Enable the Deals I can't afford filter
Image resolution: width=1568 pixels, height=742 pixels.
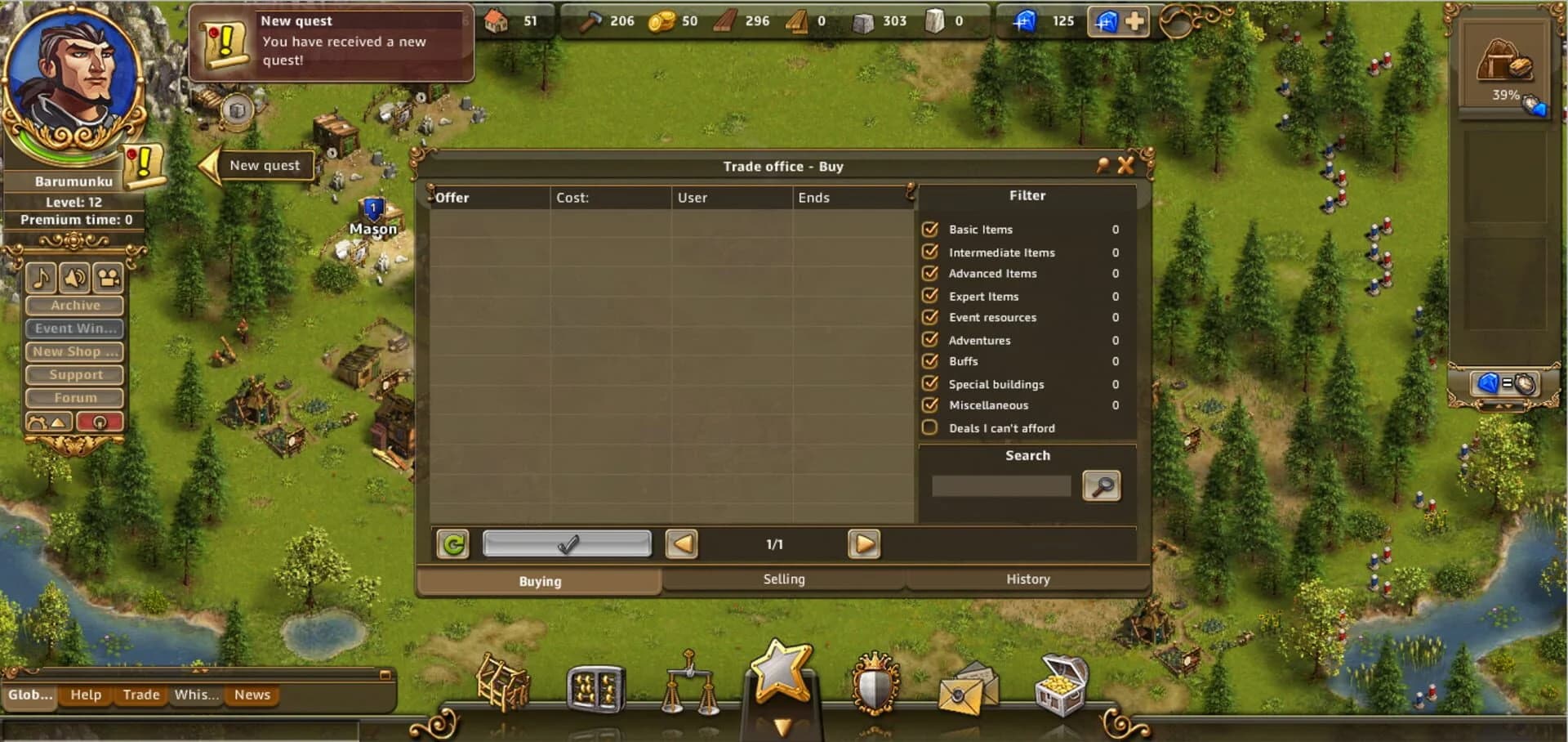(929, 427)
